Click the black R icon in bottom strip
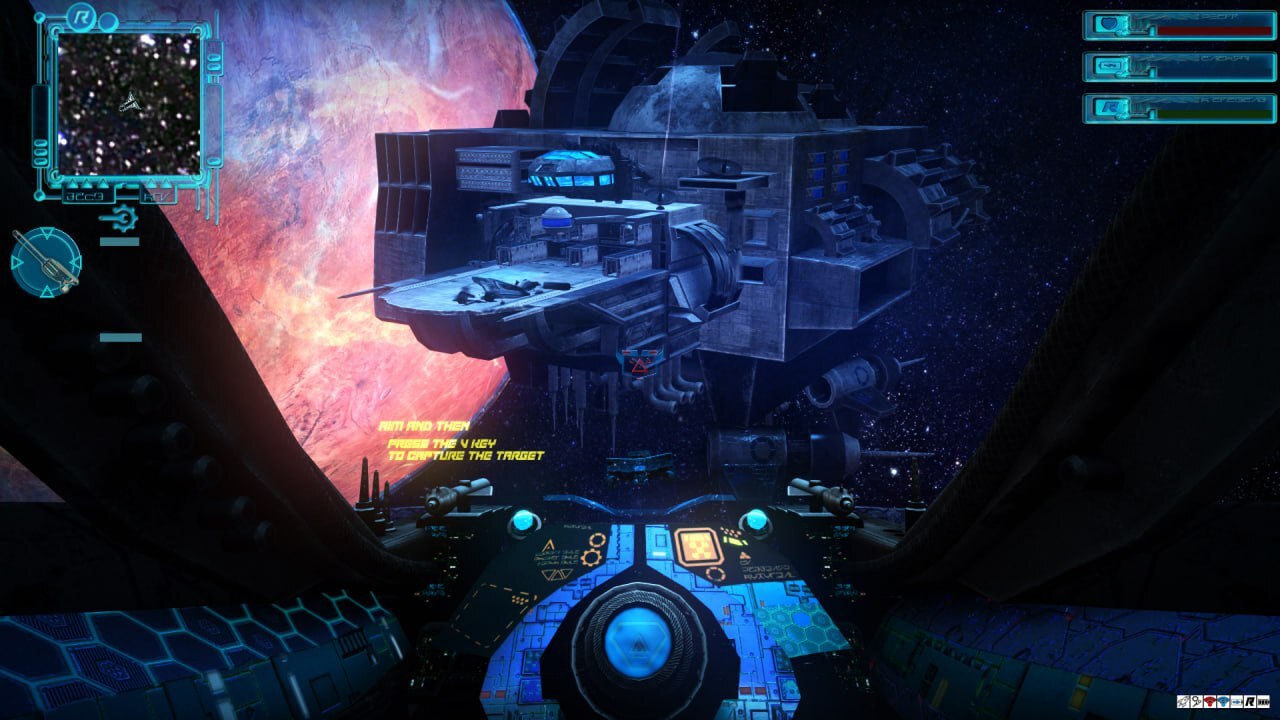Image resolution: width=1280 pixels, height=720 pixels. click(1250, 702)
